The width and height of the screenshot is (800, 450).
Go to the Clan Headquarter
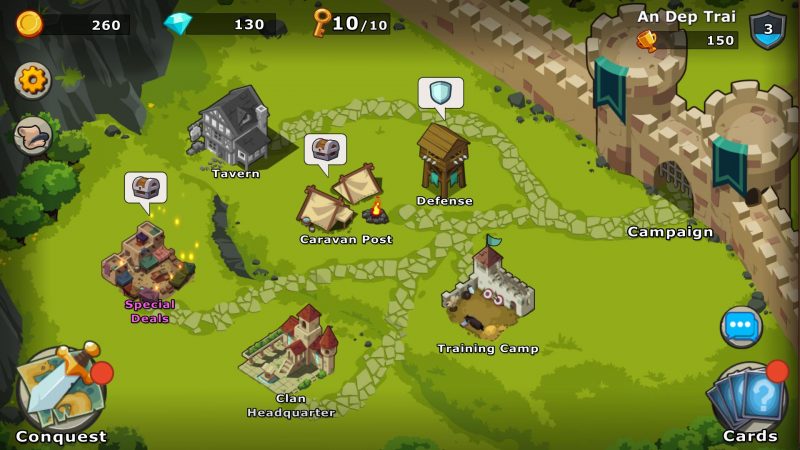point(292,350)
